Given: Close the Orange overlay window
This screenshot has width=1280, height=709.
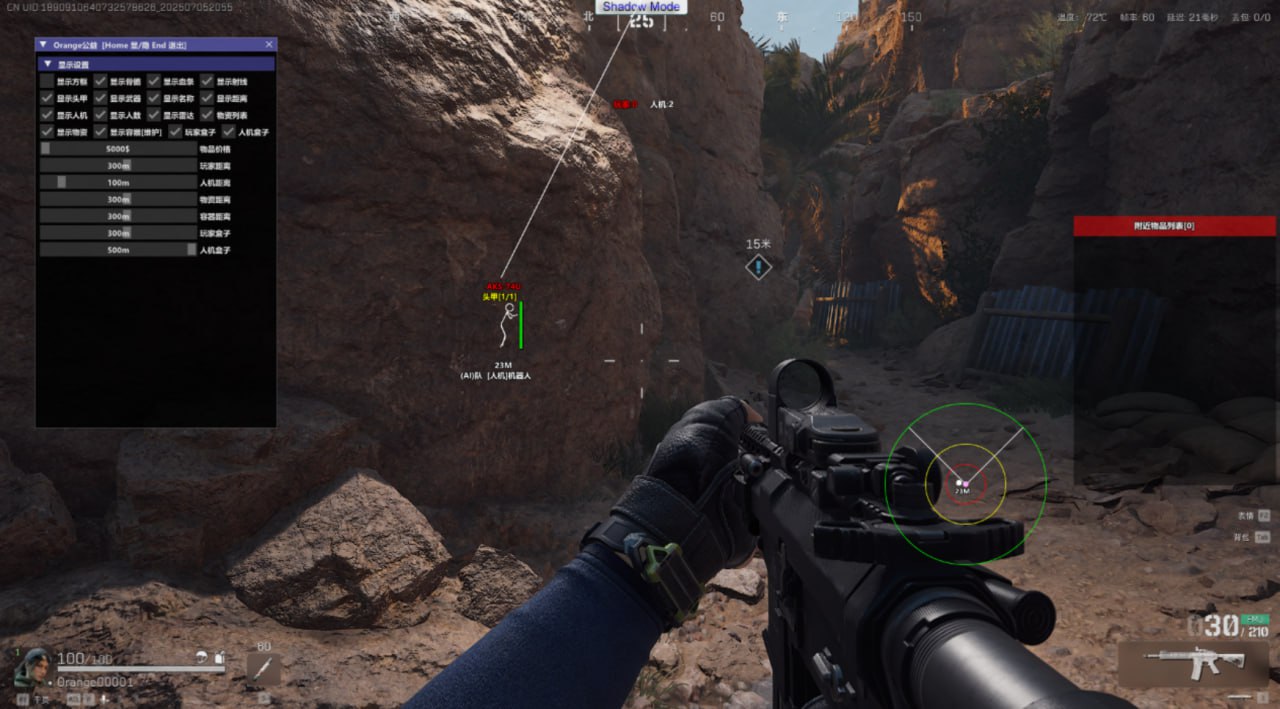Looking at the screenshot, I should click(x=268, y=45).
